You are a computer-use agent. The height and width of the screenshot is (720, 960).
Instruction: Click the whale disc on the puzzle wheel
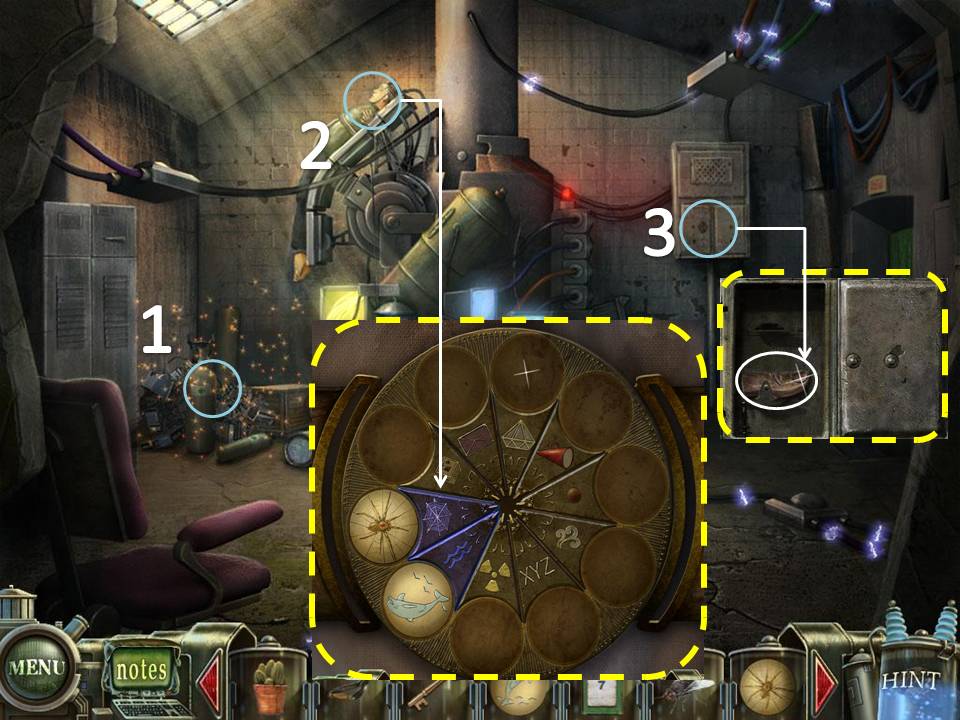[x=421, y=597]
